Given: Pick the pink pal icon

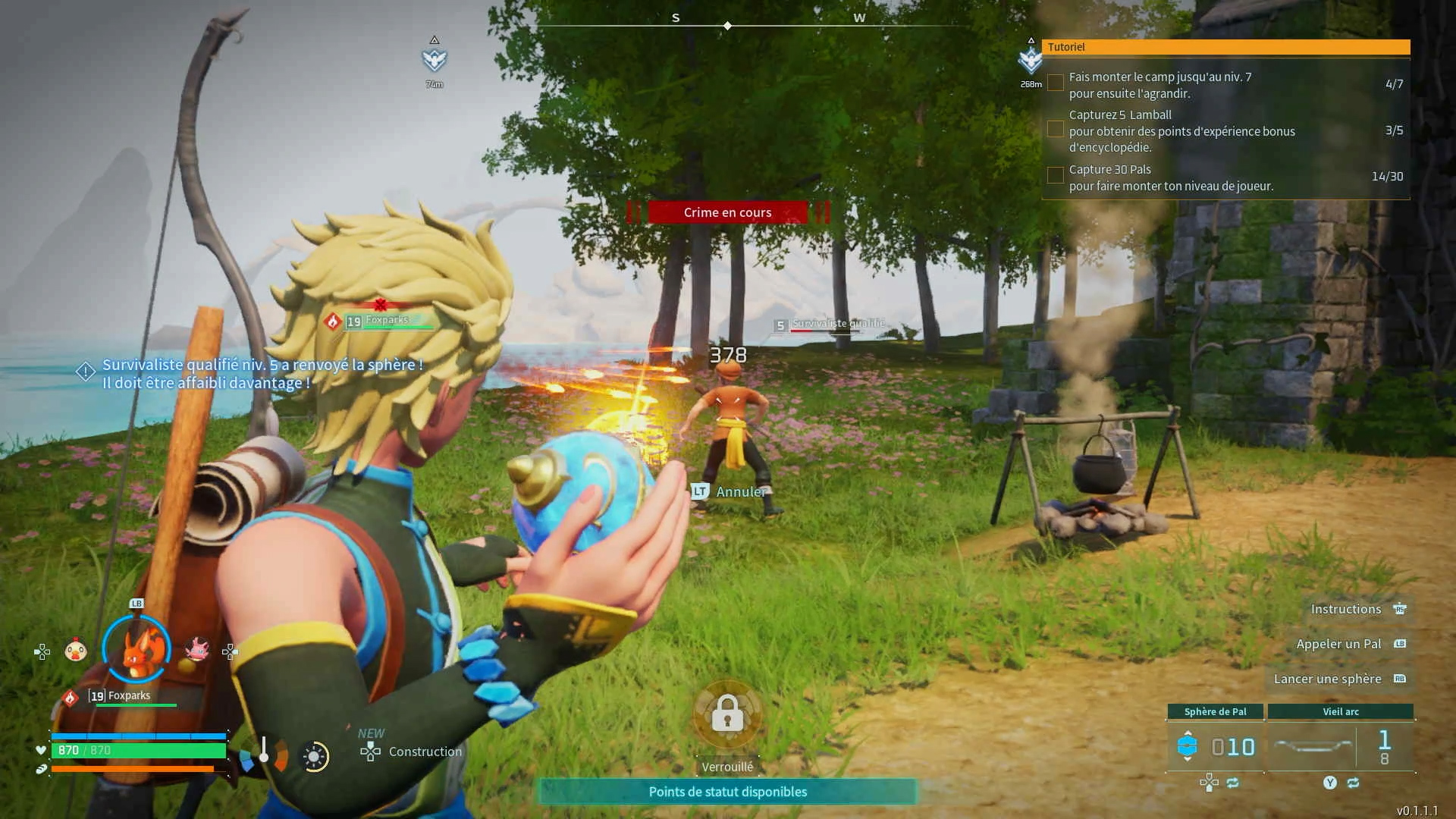Looking at the screenshot, I should coord(197,649).
